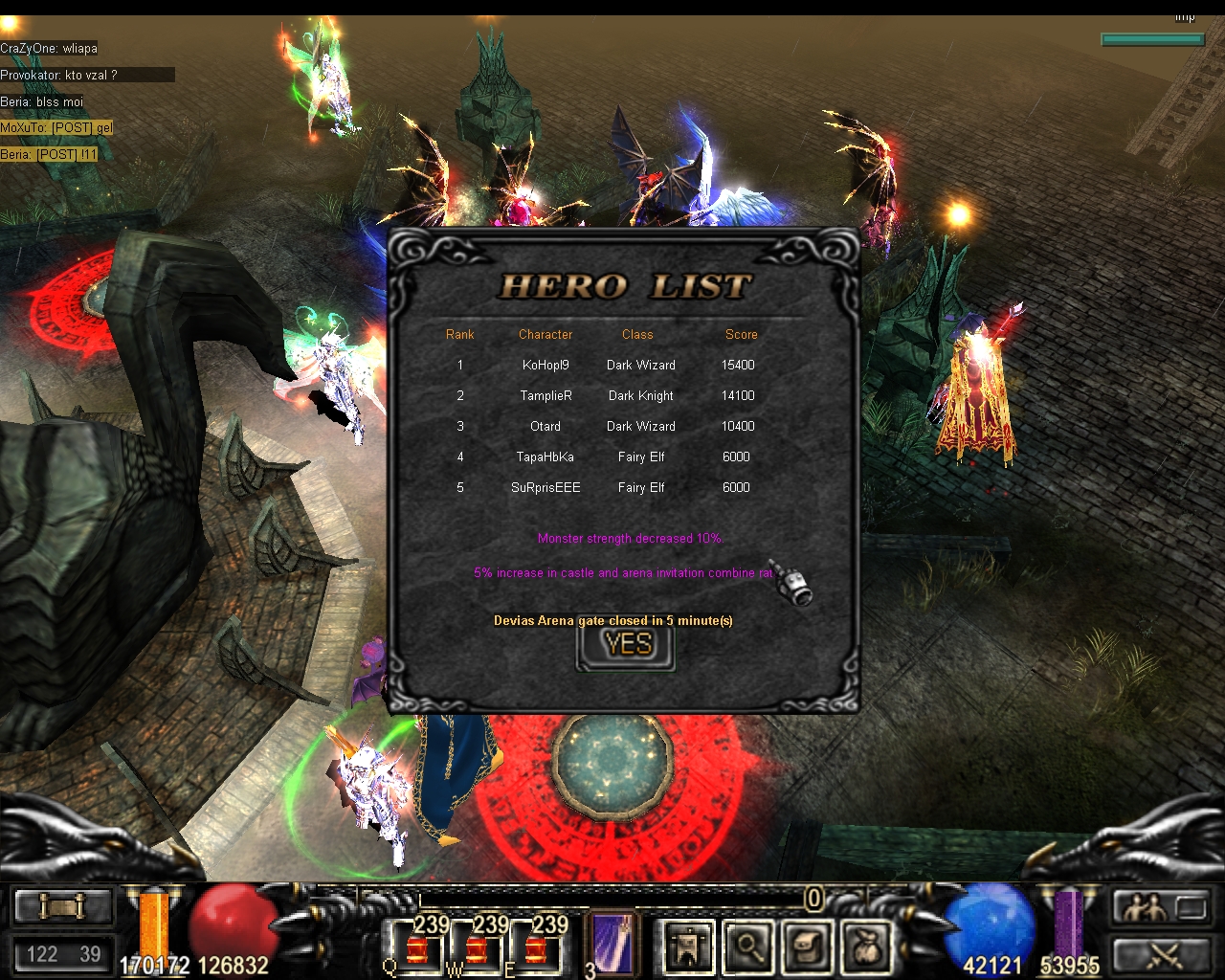Confirm the Hero List with YES
This screenshot has height=980, width=1225.
coord(627,645)
